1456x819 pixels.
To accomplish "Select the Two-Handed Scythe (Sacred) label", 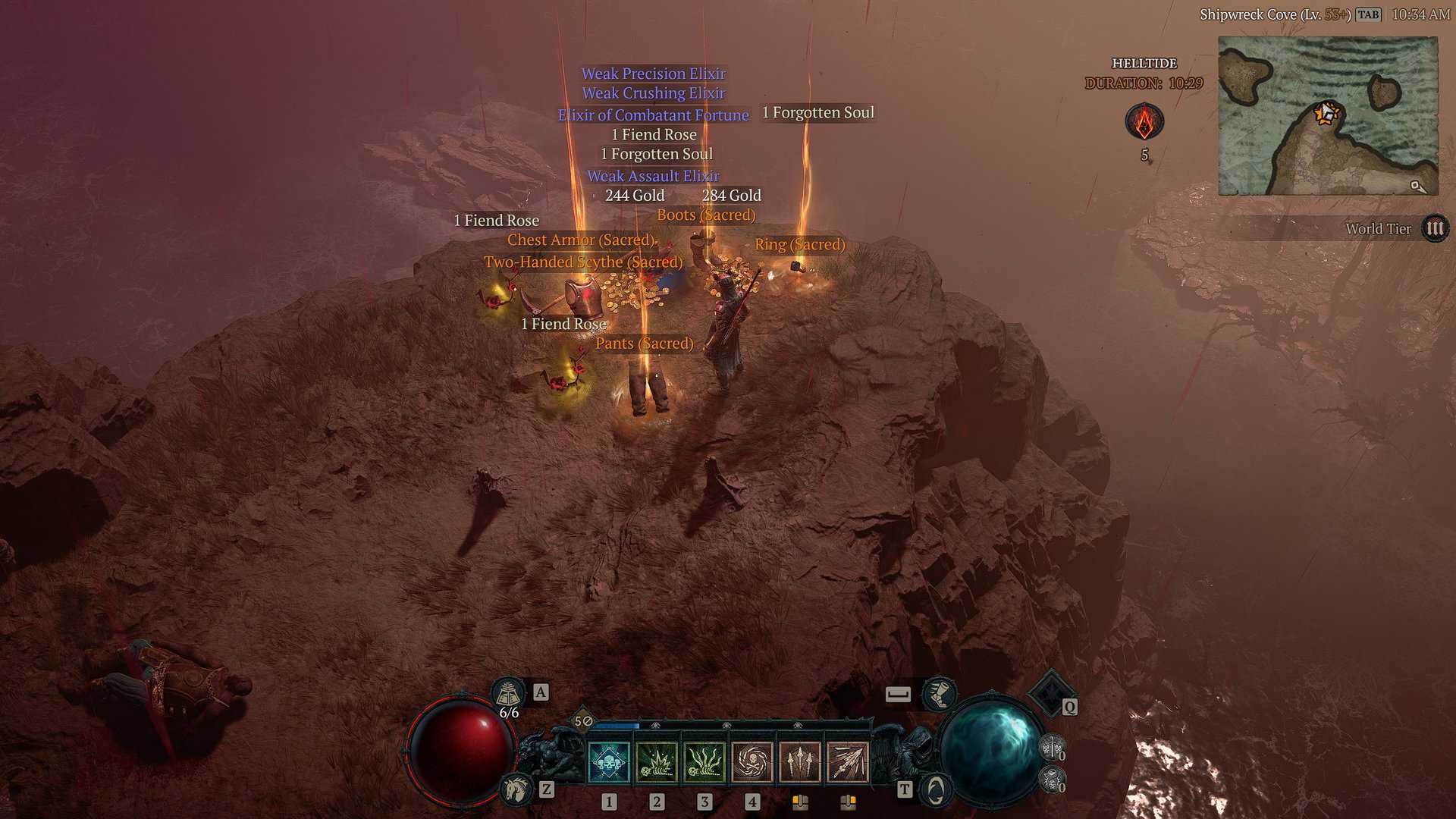I will 583,262.
